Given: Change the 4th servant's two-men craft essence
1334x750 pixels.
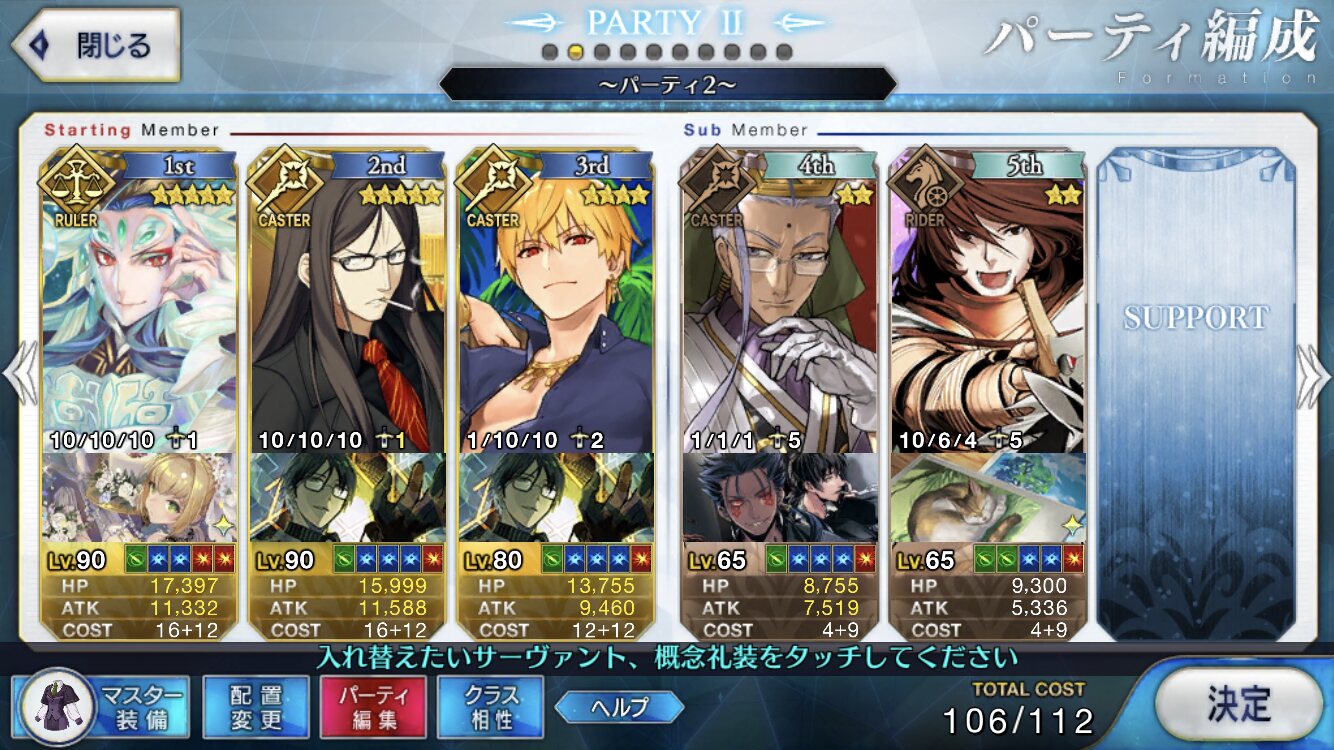Looking at the screenshot, I should [x=779, y=497].
